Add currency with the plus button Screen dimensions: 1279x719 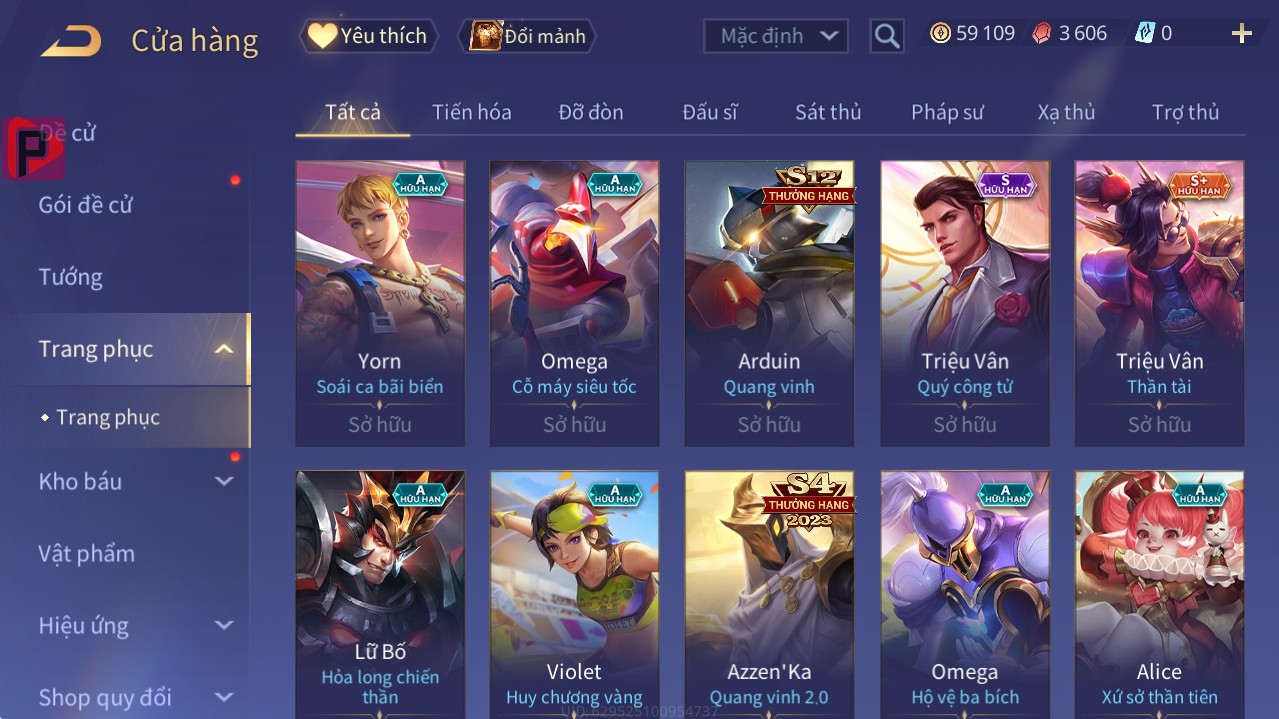tap(1241, 34)
